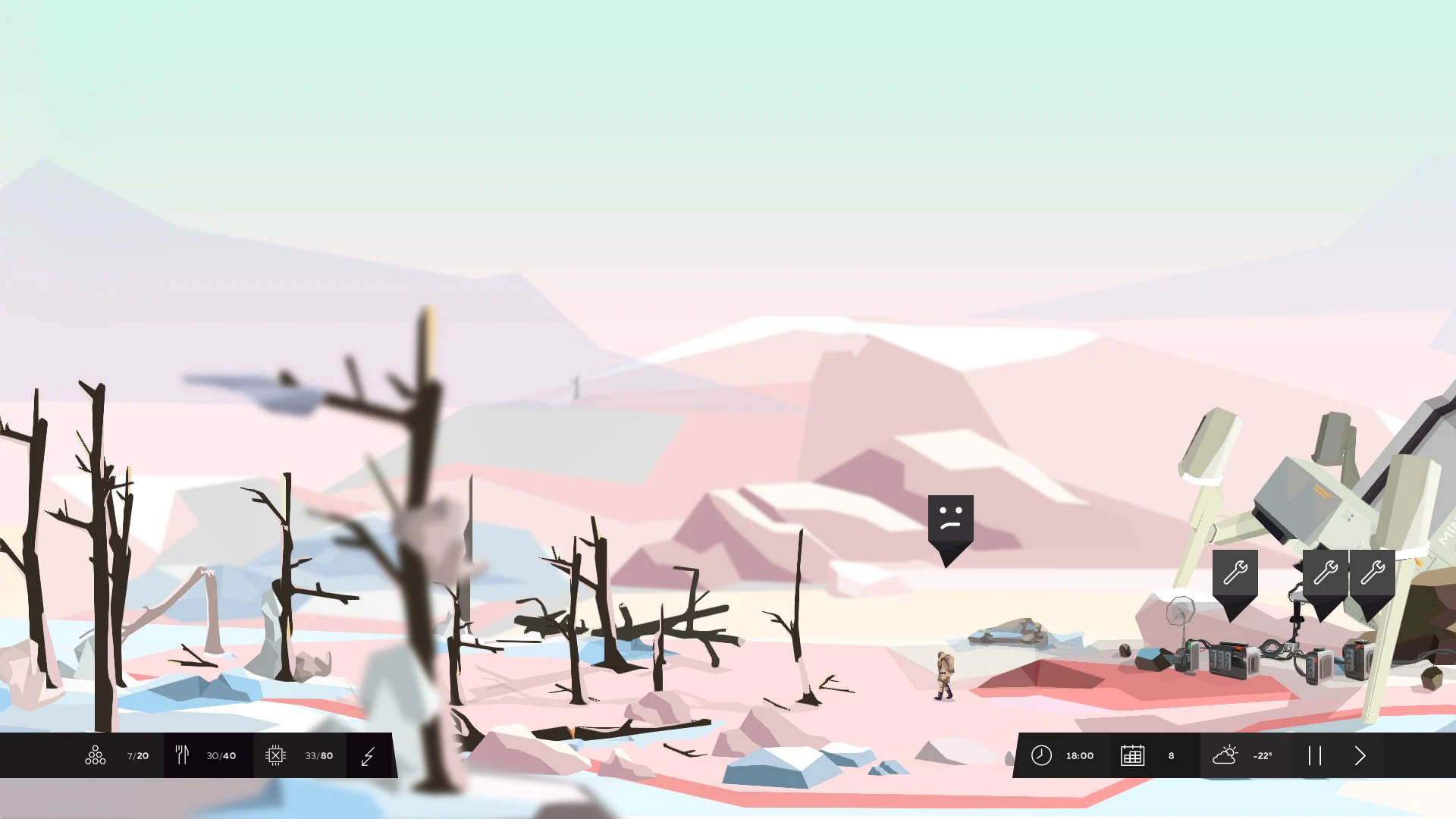Click the weather icon showing -22 degrees
The width and height of the screenshot is (1456, 819).
1226,755
